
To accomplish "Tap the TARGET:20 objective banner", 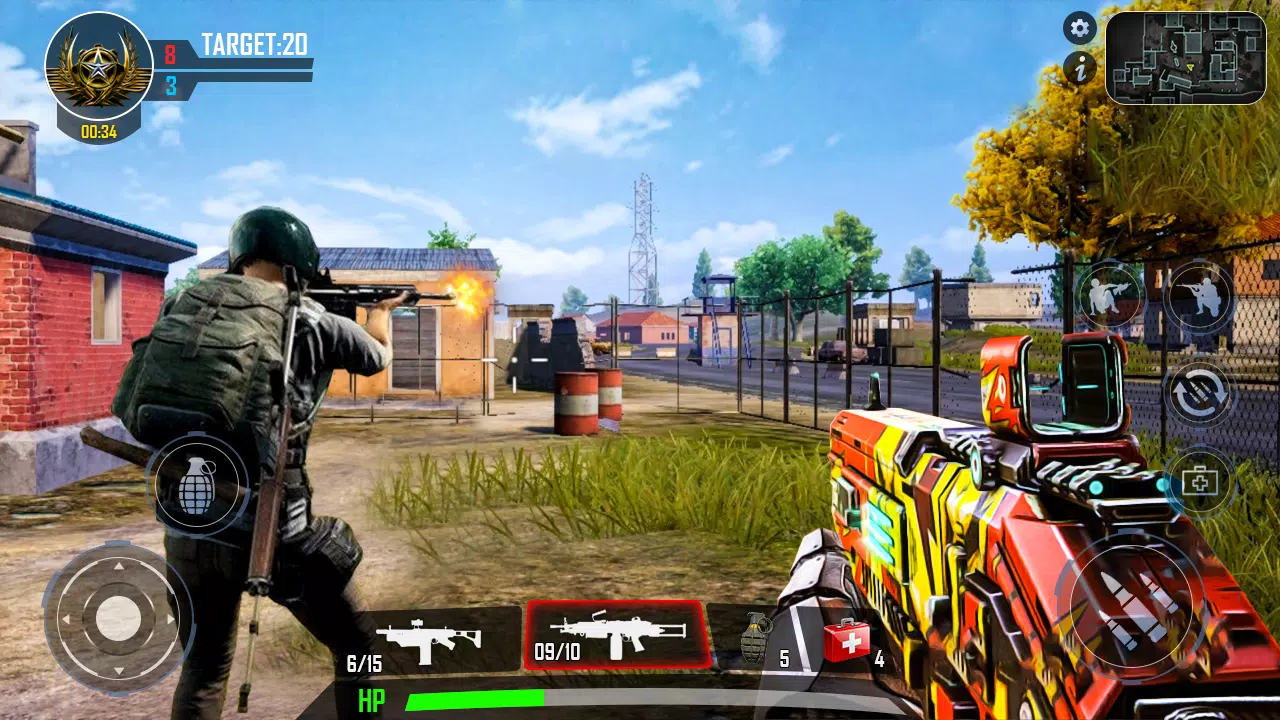I will (253, 41).
